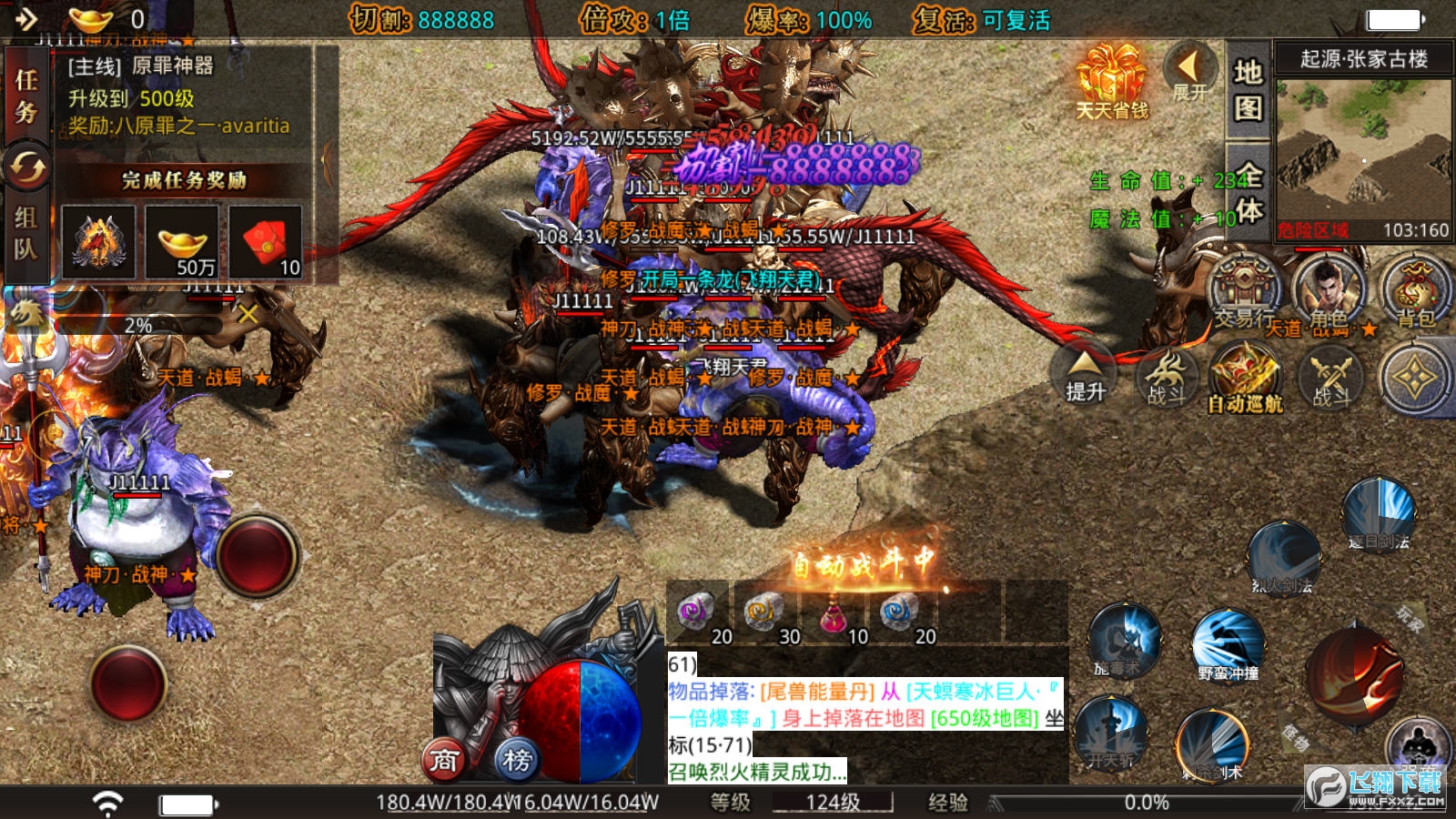Click the 展开 expand arrow
The width and height of the screenshot is (1456, 819).
tap(1188, 71)
